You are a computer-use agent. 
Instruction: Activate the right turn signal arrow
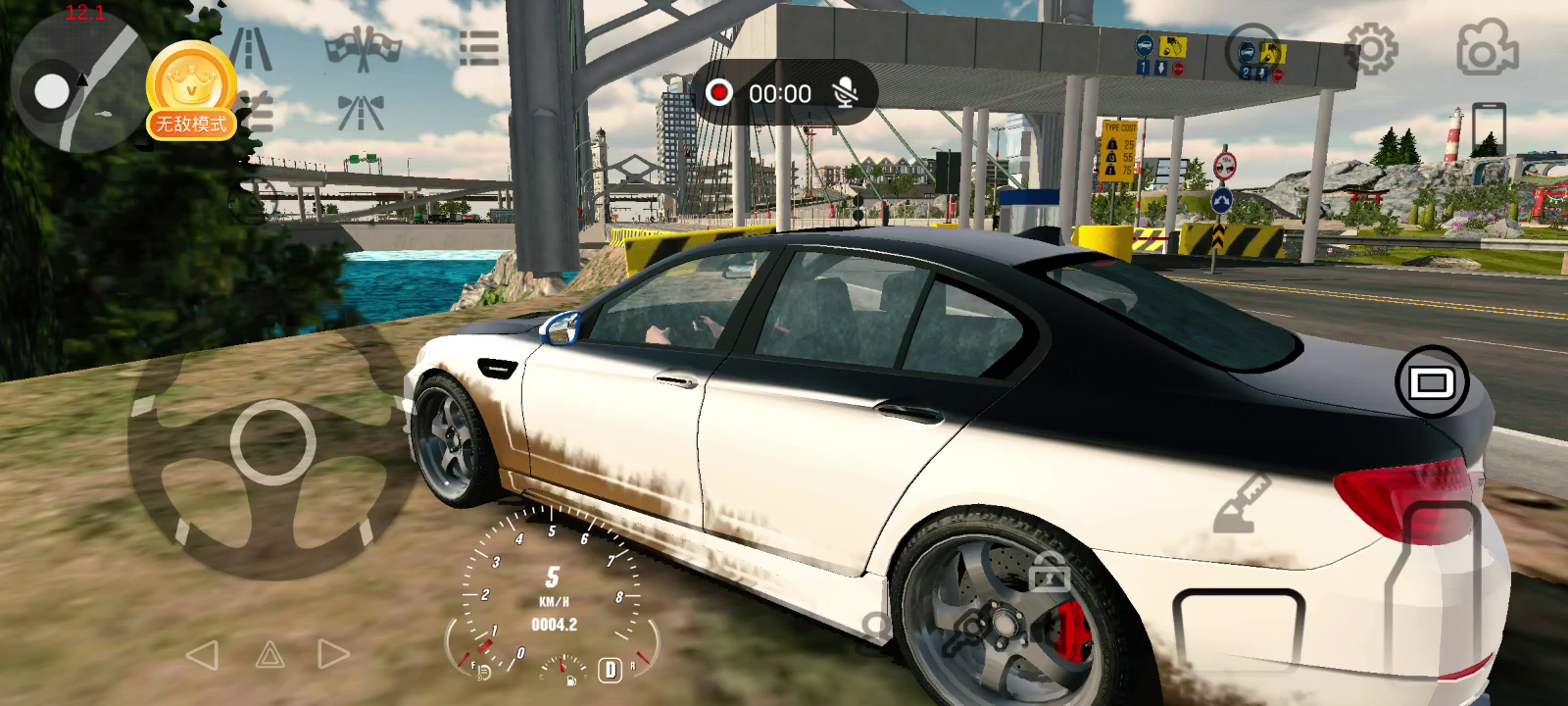click(333, 655)
